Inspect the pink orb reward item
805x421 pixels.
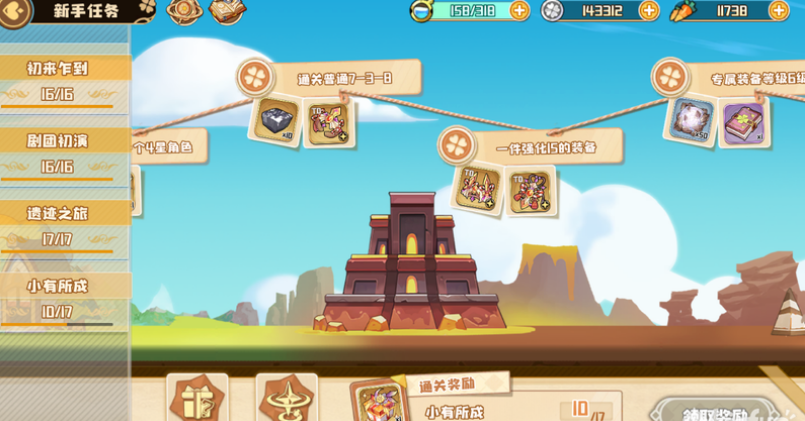point(691,120)
